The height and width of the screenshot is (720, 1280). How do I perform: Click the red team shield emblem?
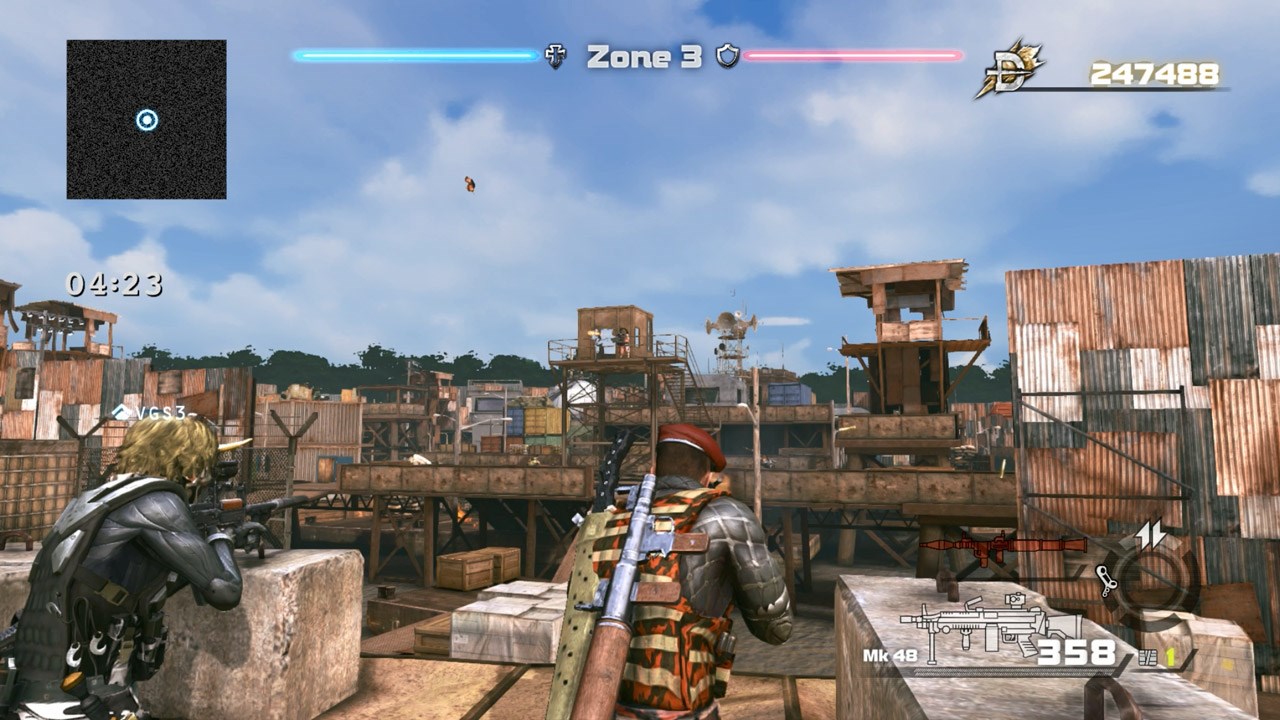click(727, 56)
